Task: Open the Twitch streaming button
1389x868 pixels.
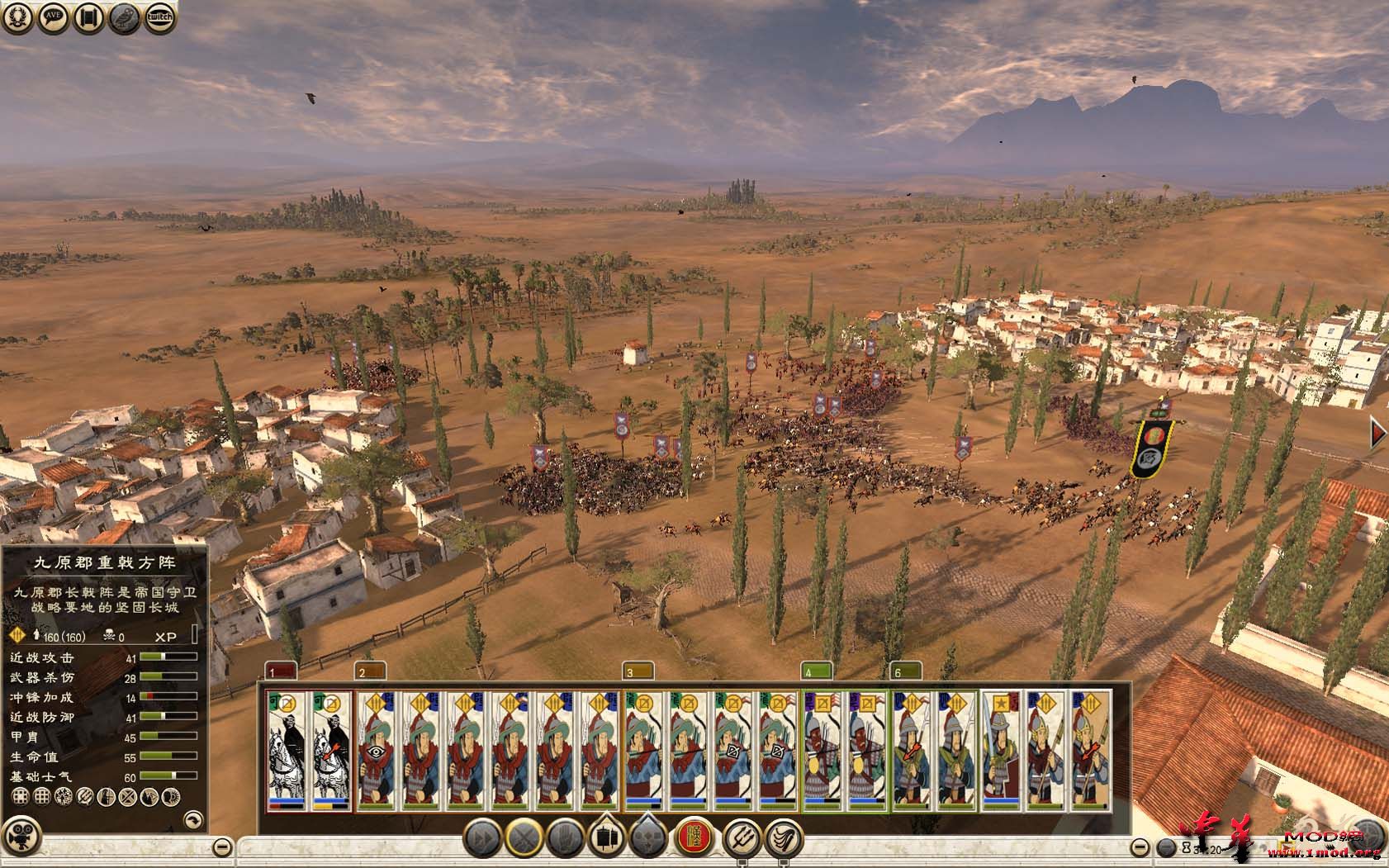Action: [159, 17]
